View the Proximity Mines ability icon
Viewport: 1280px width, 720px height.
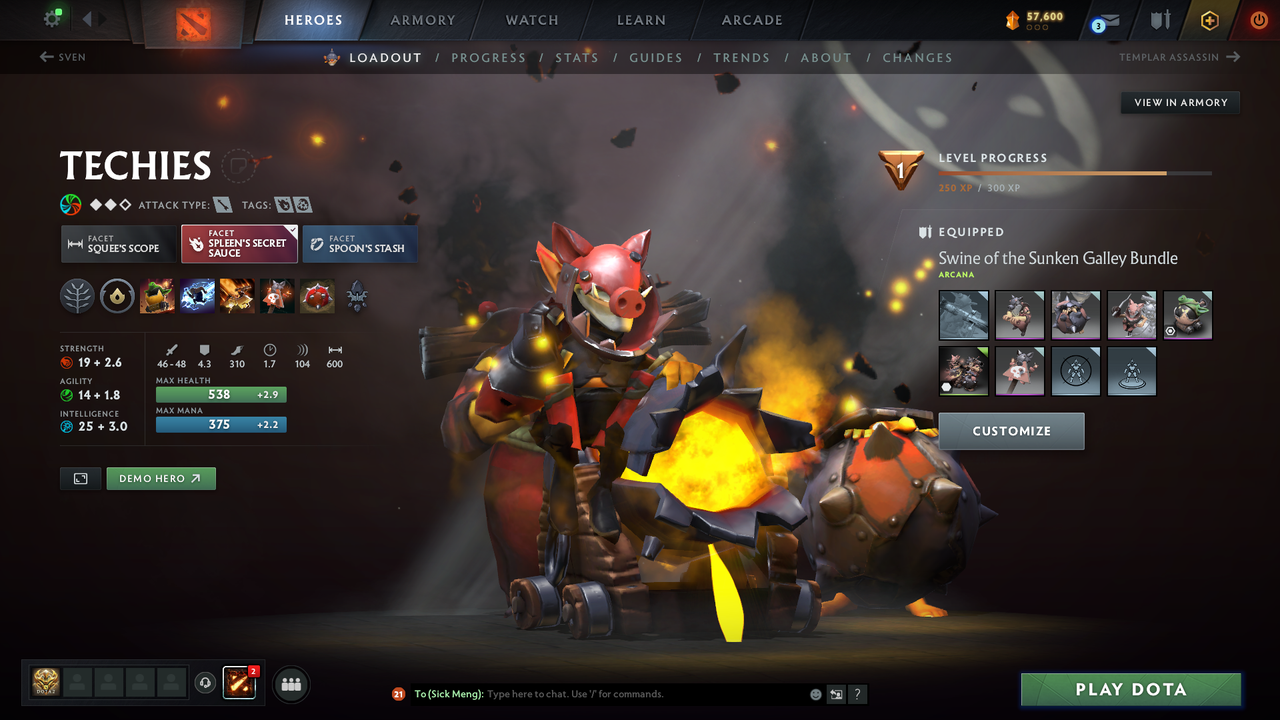[277, 296]
